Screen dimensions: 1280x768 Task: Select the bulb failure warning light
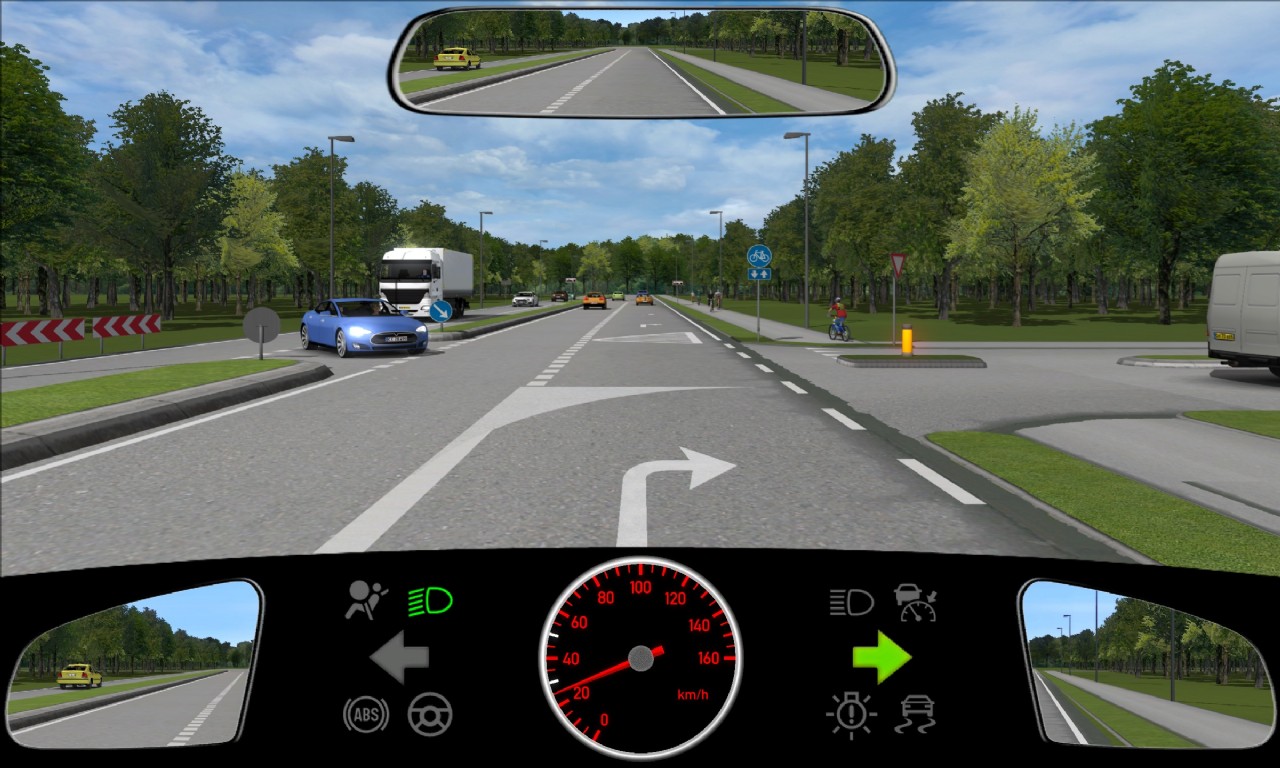[851, 714]
